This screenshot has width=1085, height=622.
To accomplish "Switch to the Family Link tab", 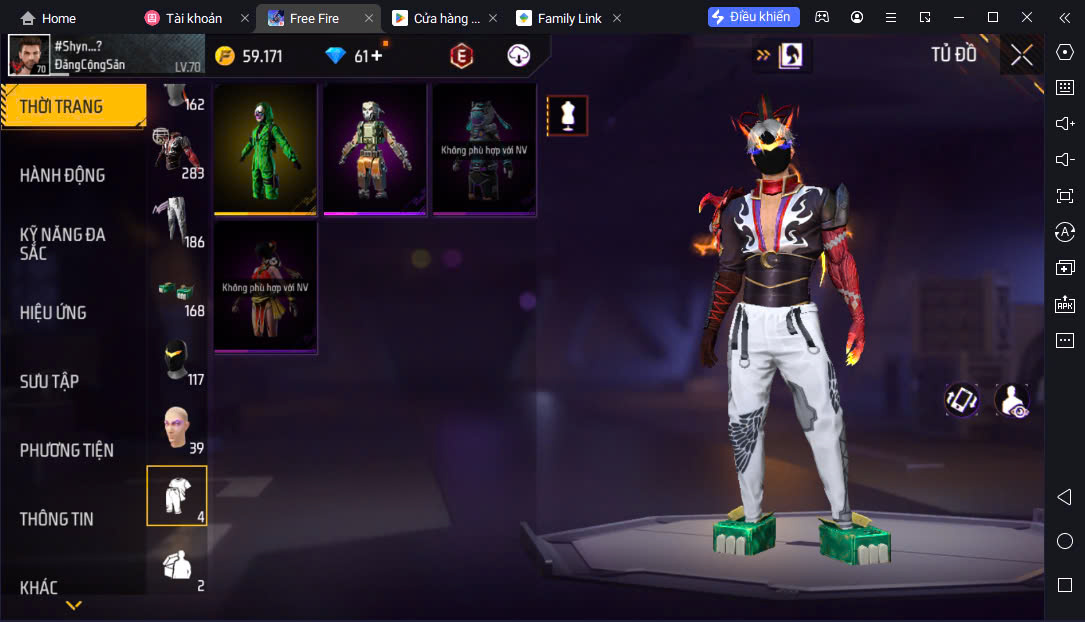I will 567,18.
